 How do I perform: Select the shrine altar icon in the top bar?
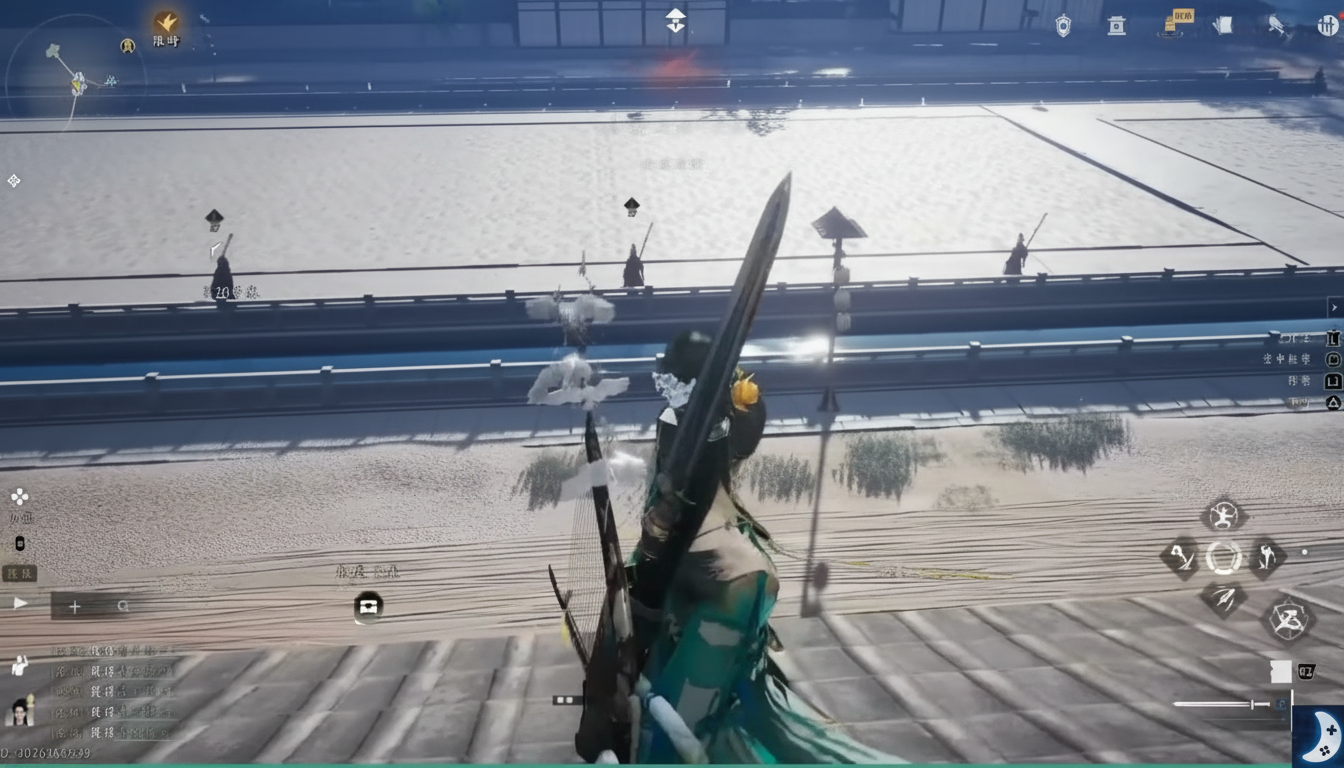pos(1116,25)
